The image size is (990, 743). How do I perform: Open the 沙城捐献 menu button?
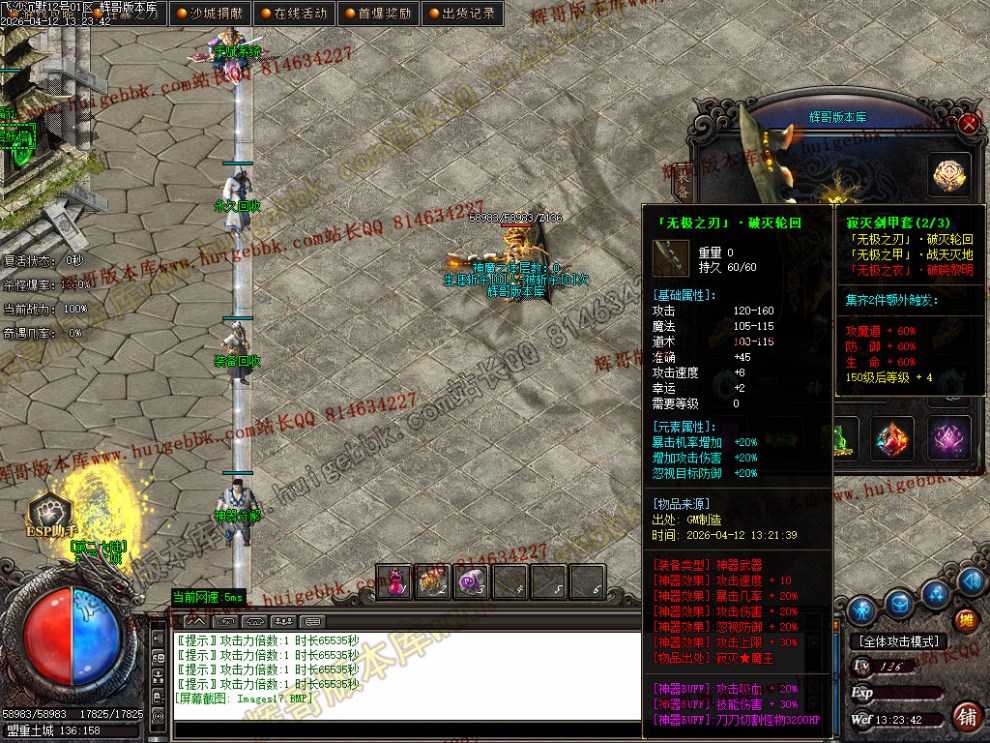208,14
